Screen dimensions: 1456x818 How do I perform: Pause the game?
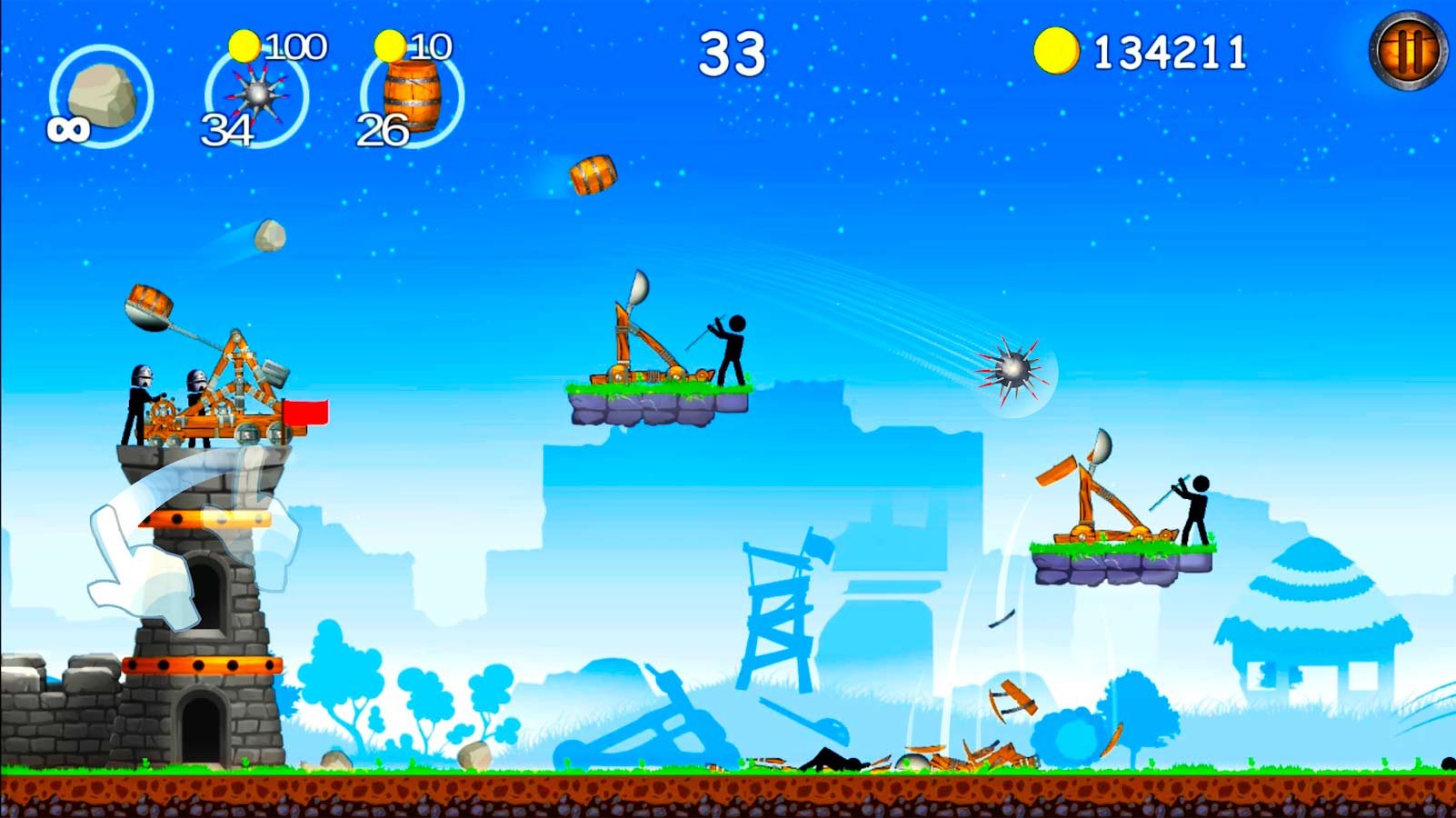tap(1408, 50)
